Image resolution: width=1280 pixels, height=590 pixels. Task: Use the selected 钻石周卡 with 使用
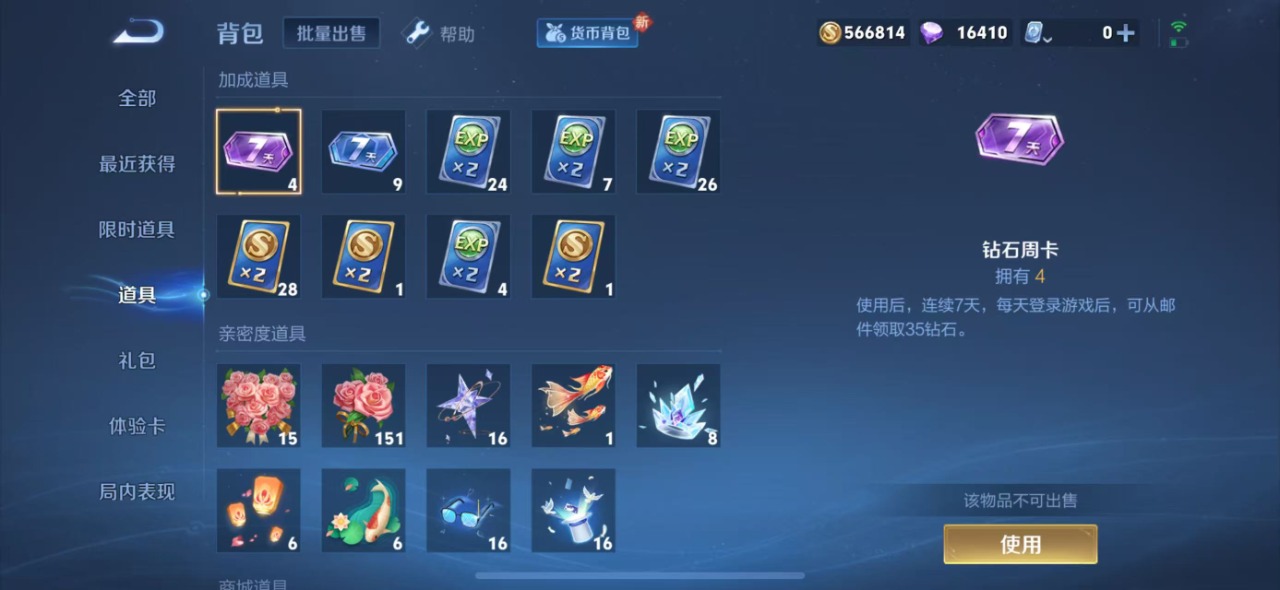coord(1020,544)
